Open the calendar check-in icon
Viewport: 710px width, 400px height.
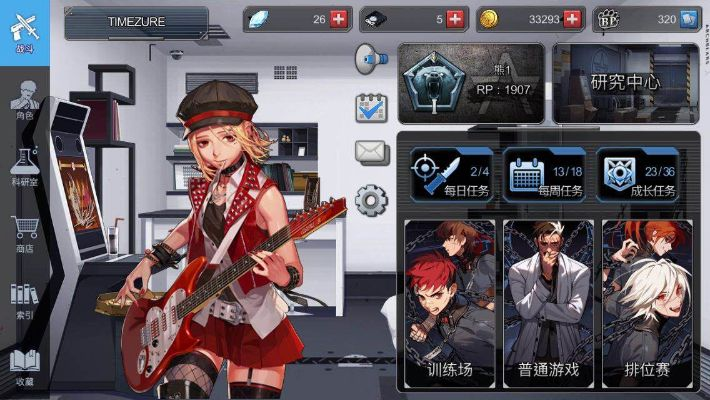point(371,107)
